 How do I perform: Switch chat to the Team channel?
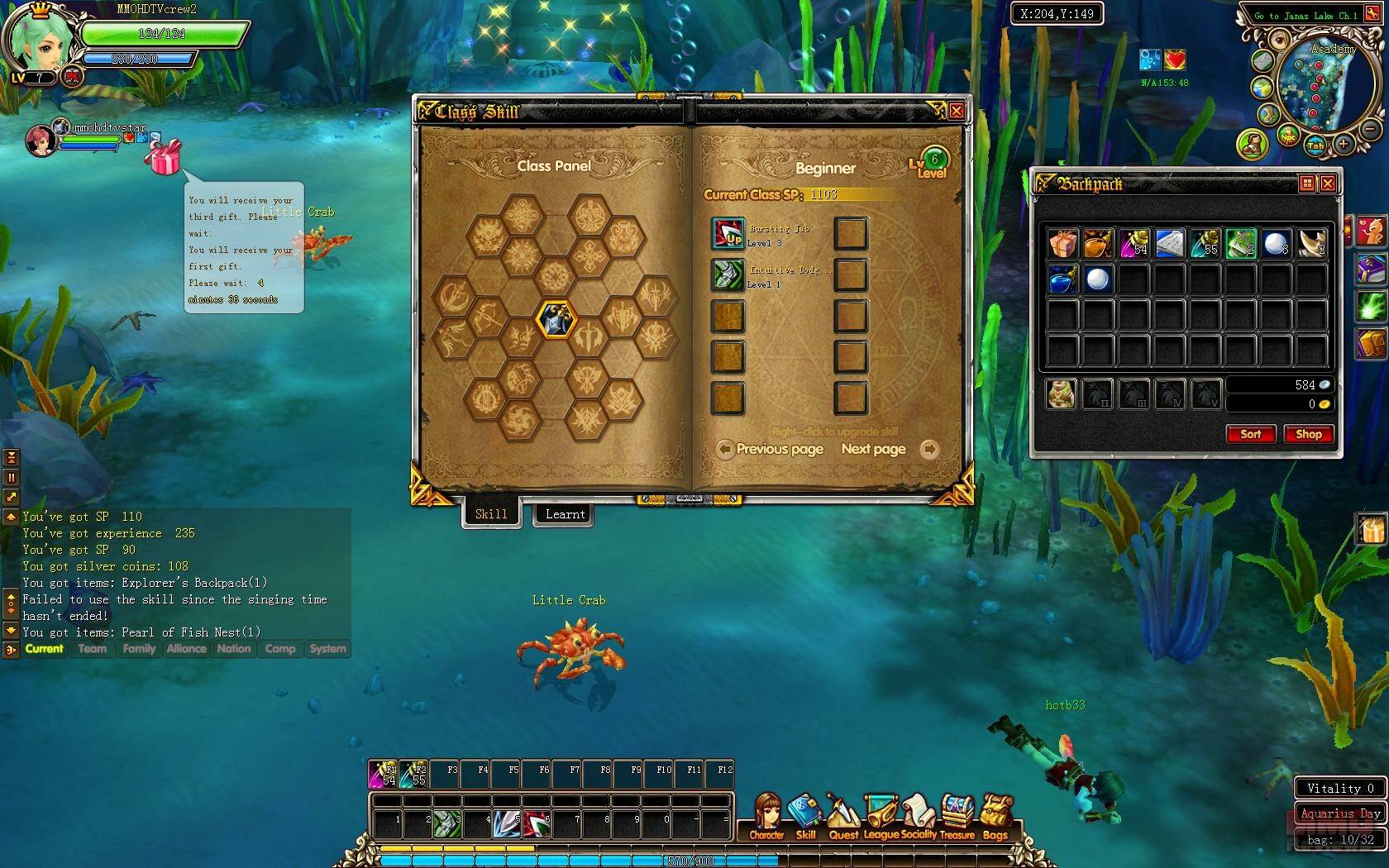[93, 649]
